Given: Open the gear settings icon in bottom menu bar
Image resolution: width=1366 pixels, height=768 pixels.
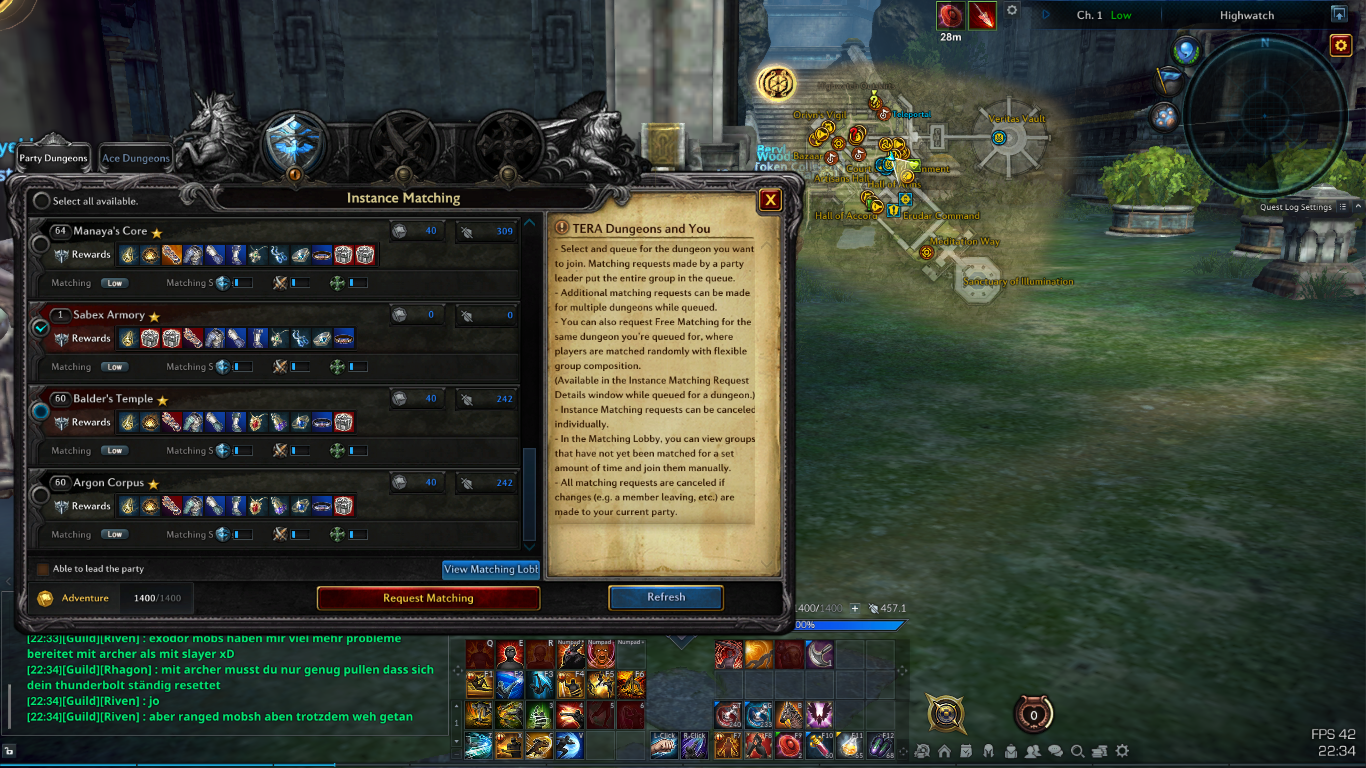Looking at the screenshot, I should click(x=1122, y=751).
